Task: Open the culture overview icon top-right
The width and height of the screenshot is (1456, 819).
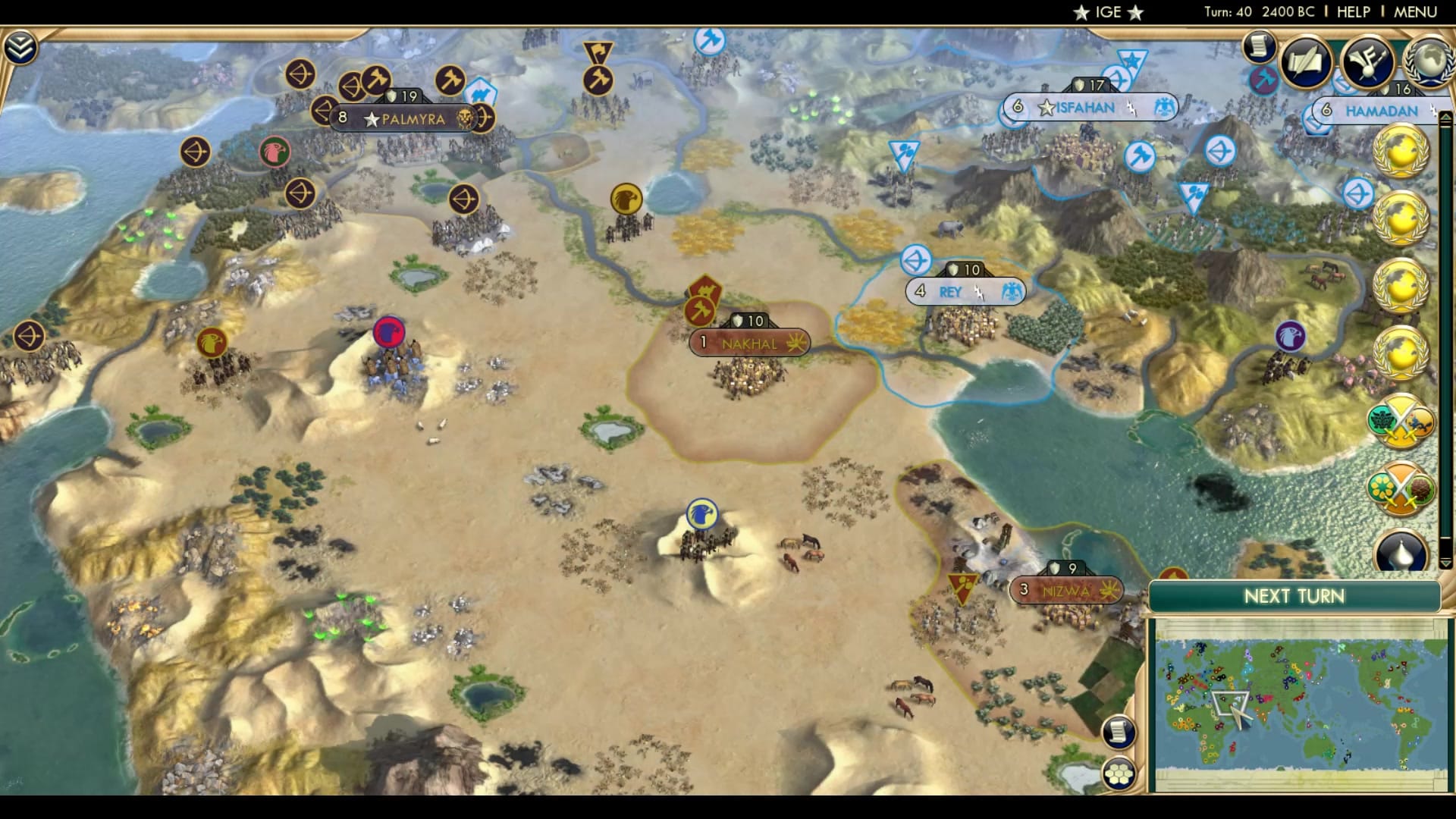Action: (x=1365, y=62)
